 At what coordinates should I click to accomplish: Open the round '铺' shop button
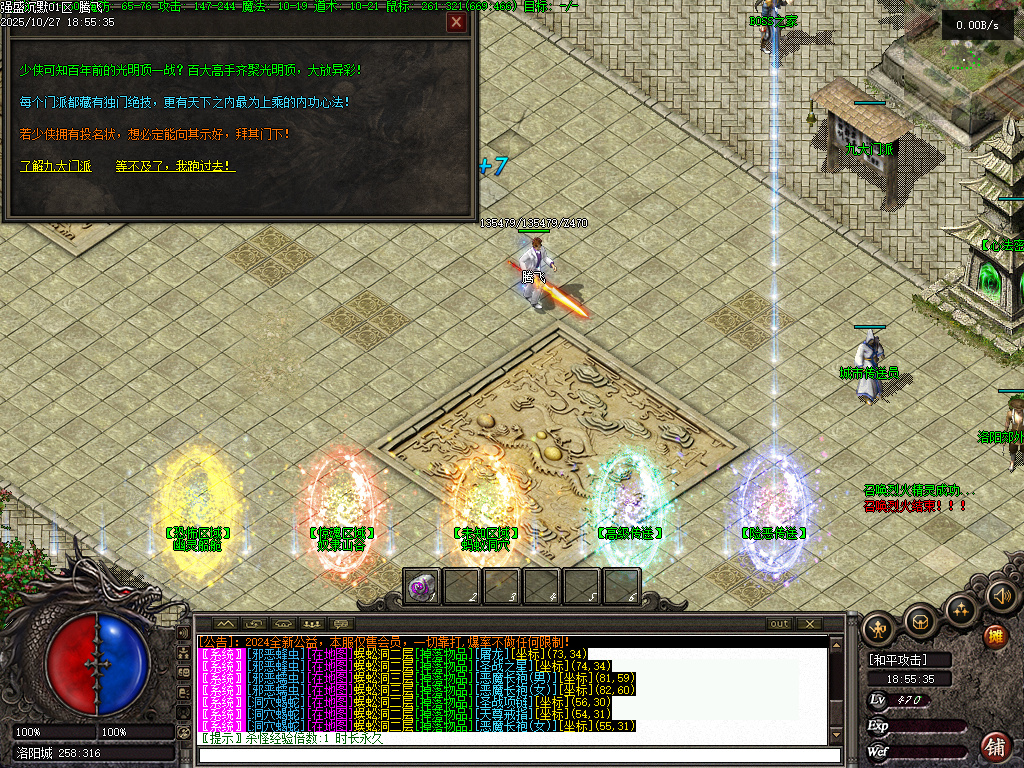point(995,745)
